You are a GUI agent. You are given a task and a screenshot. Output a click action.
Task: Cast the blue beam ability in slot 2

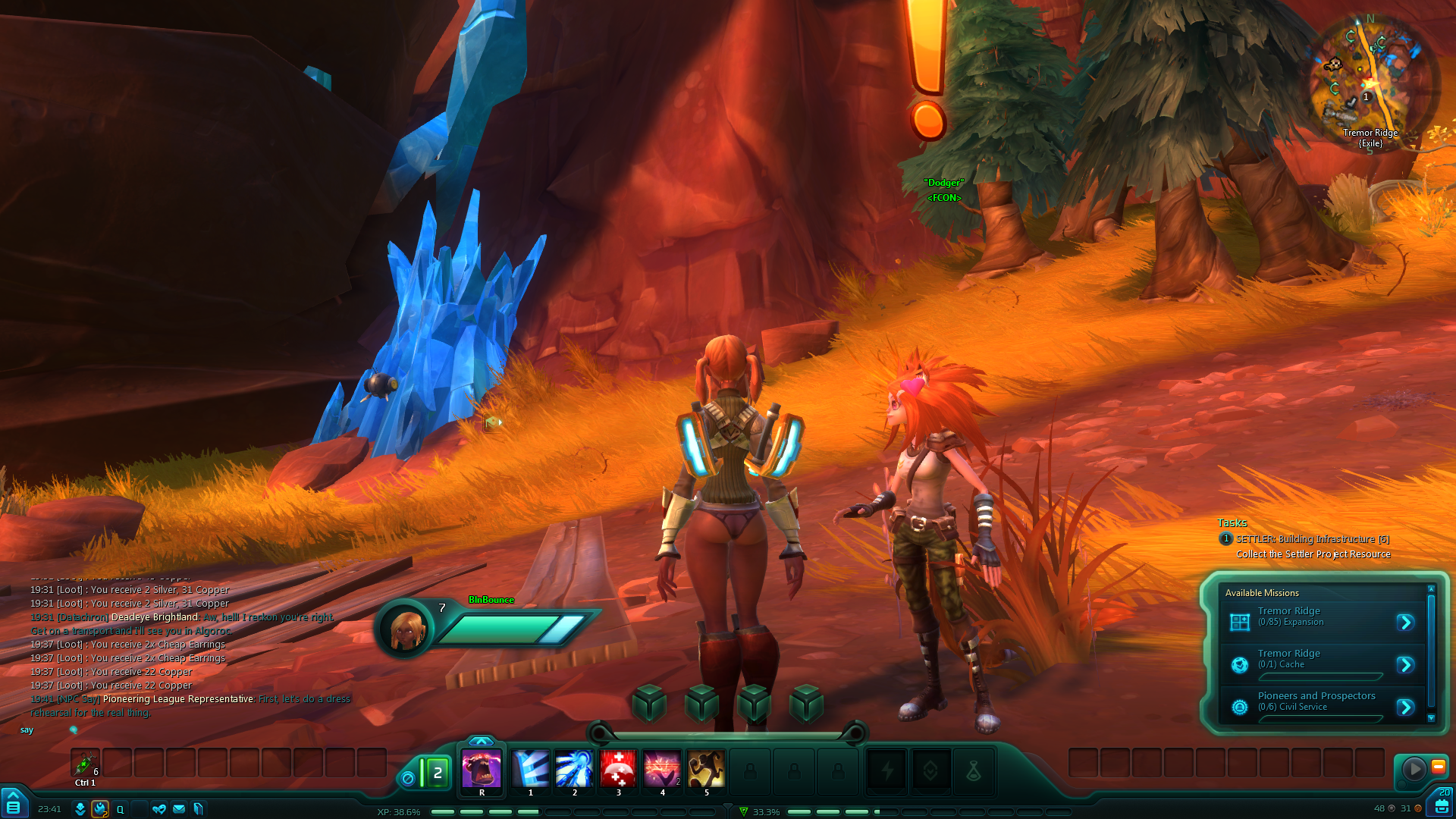pyautogui.click(x=574, y=769)
